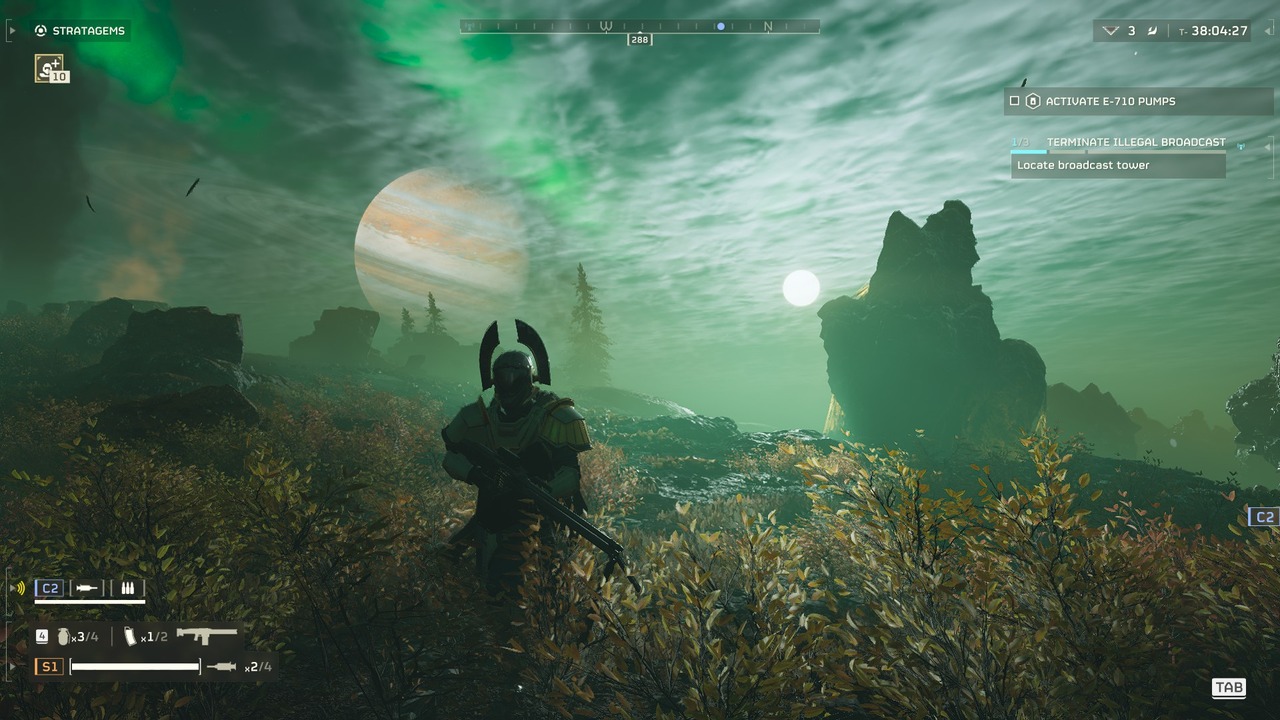Image resolution: width=1280 pixels, height=720 pixels.
Task: Click the C2 teammate marker at screen edge
Action: coord(1264,517)
